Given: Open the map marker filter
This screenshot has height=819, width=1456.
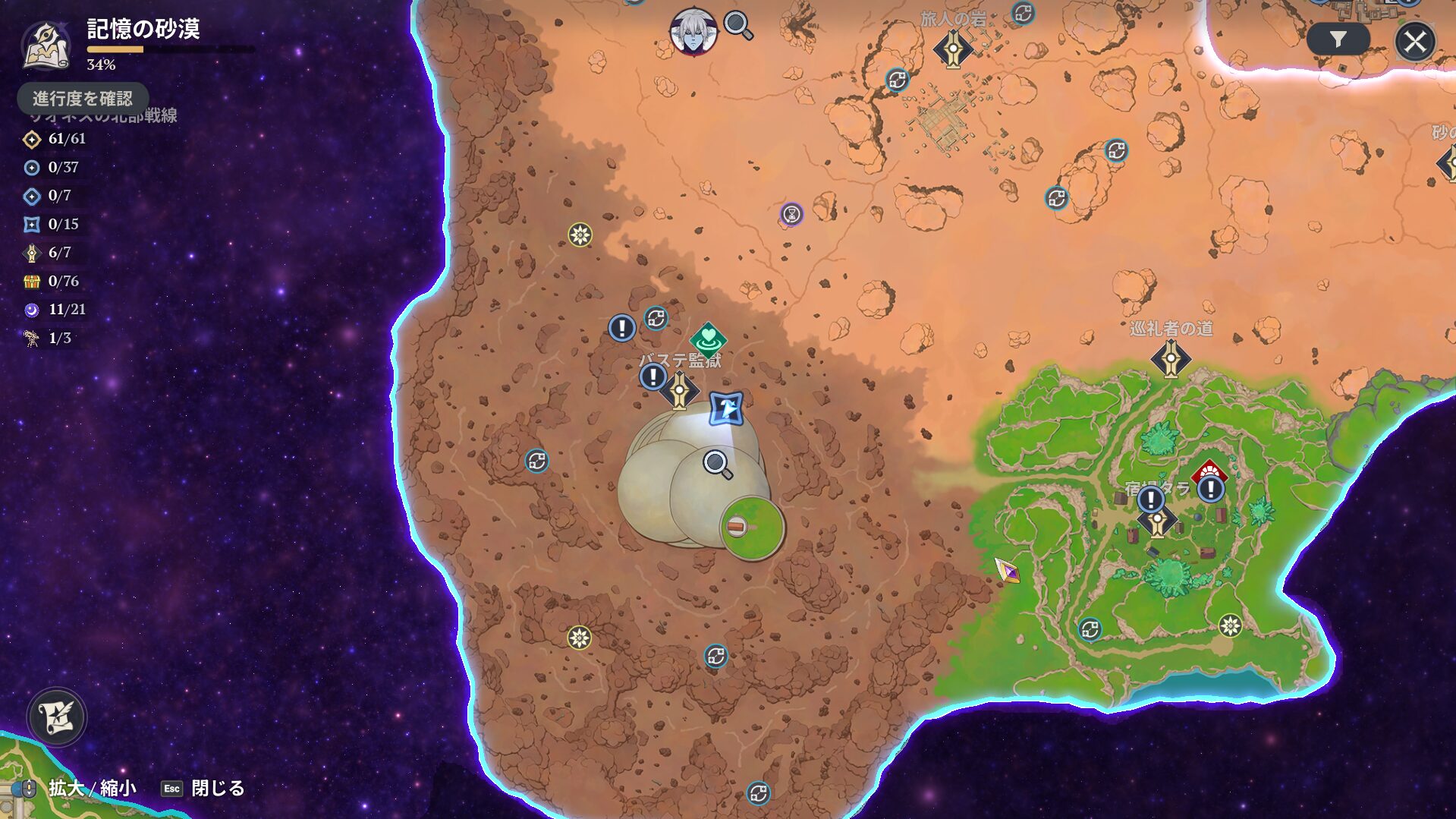Looking at the screenshot, I should tap(1338, 39).
